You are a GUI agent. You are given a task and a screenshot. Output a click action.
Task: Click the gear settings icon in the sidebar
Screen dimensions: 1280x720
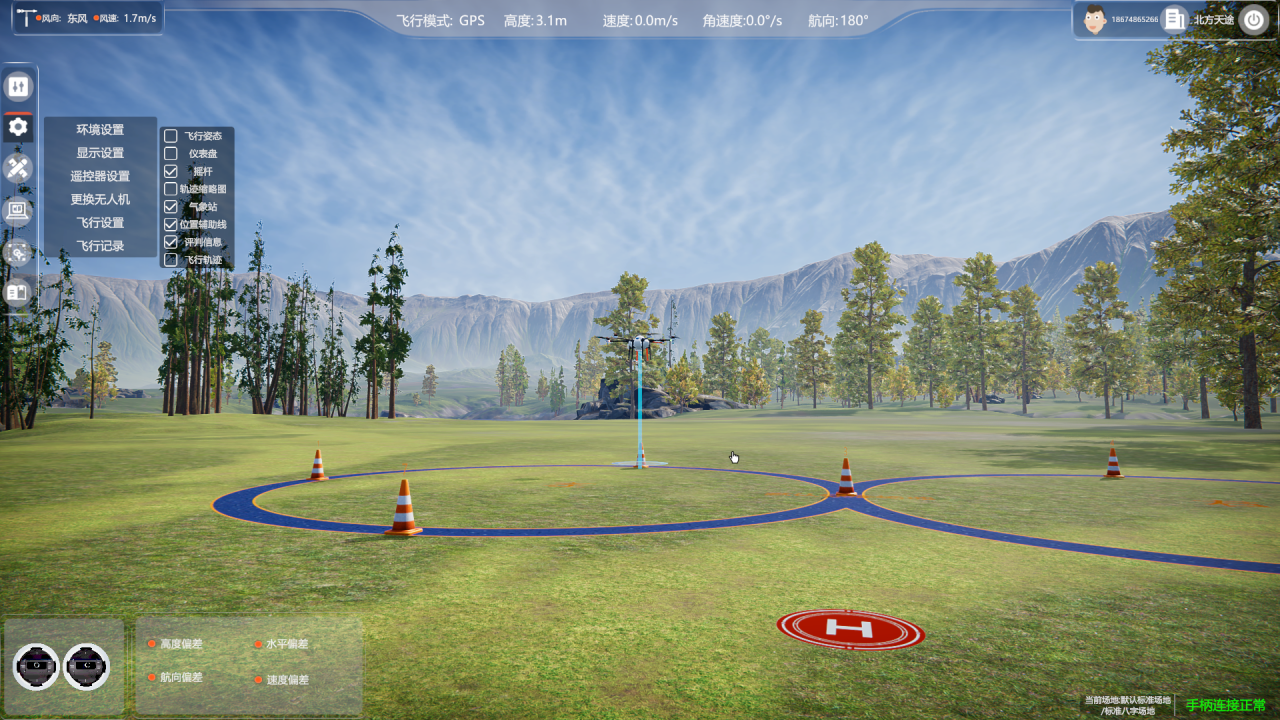tap(18, 127)
